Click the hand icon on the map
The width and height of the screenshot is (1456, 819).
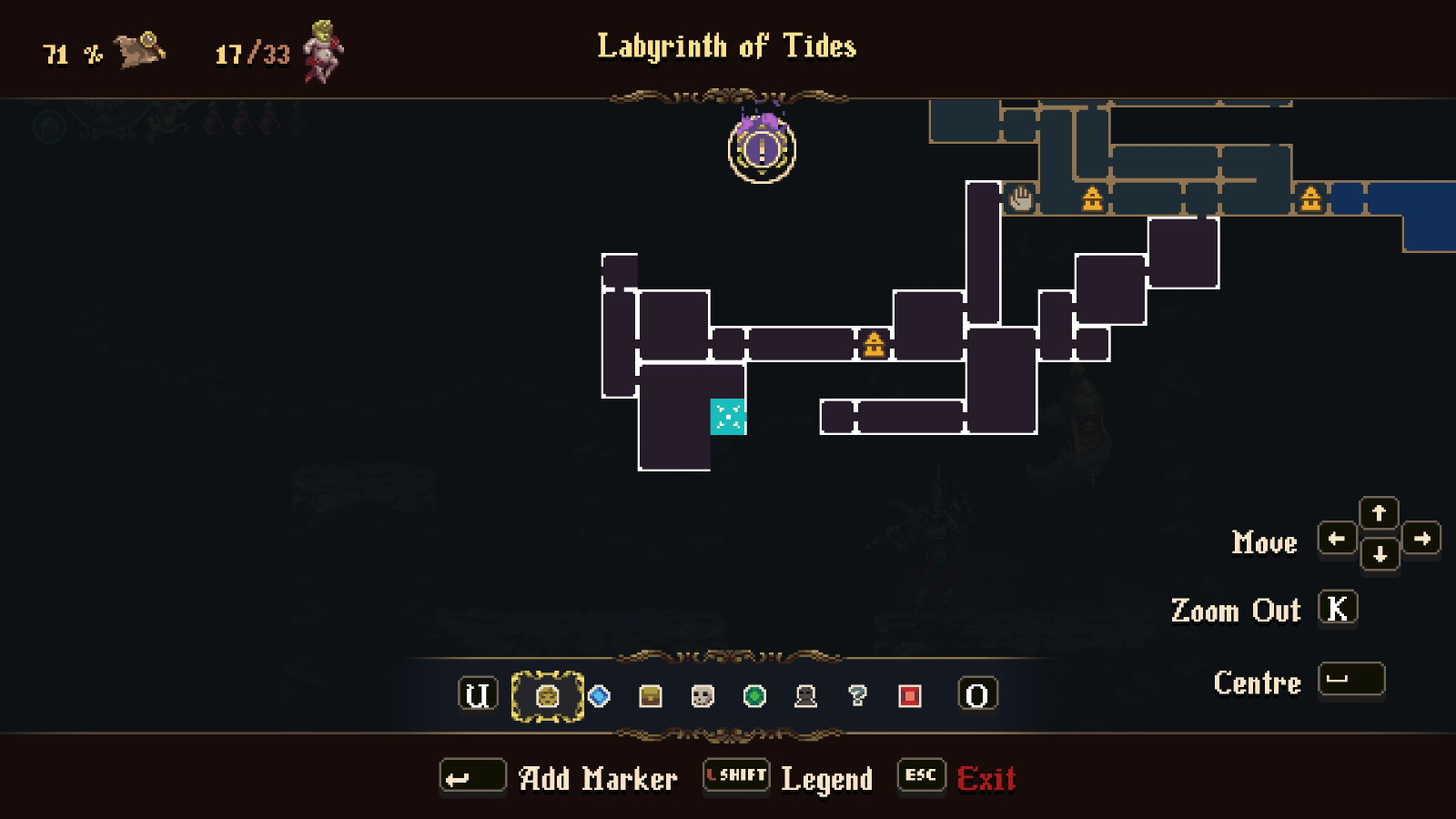[x=1021, y=196]
